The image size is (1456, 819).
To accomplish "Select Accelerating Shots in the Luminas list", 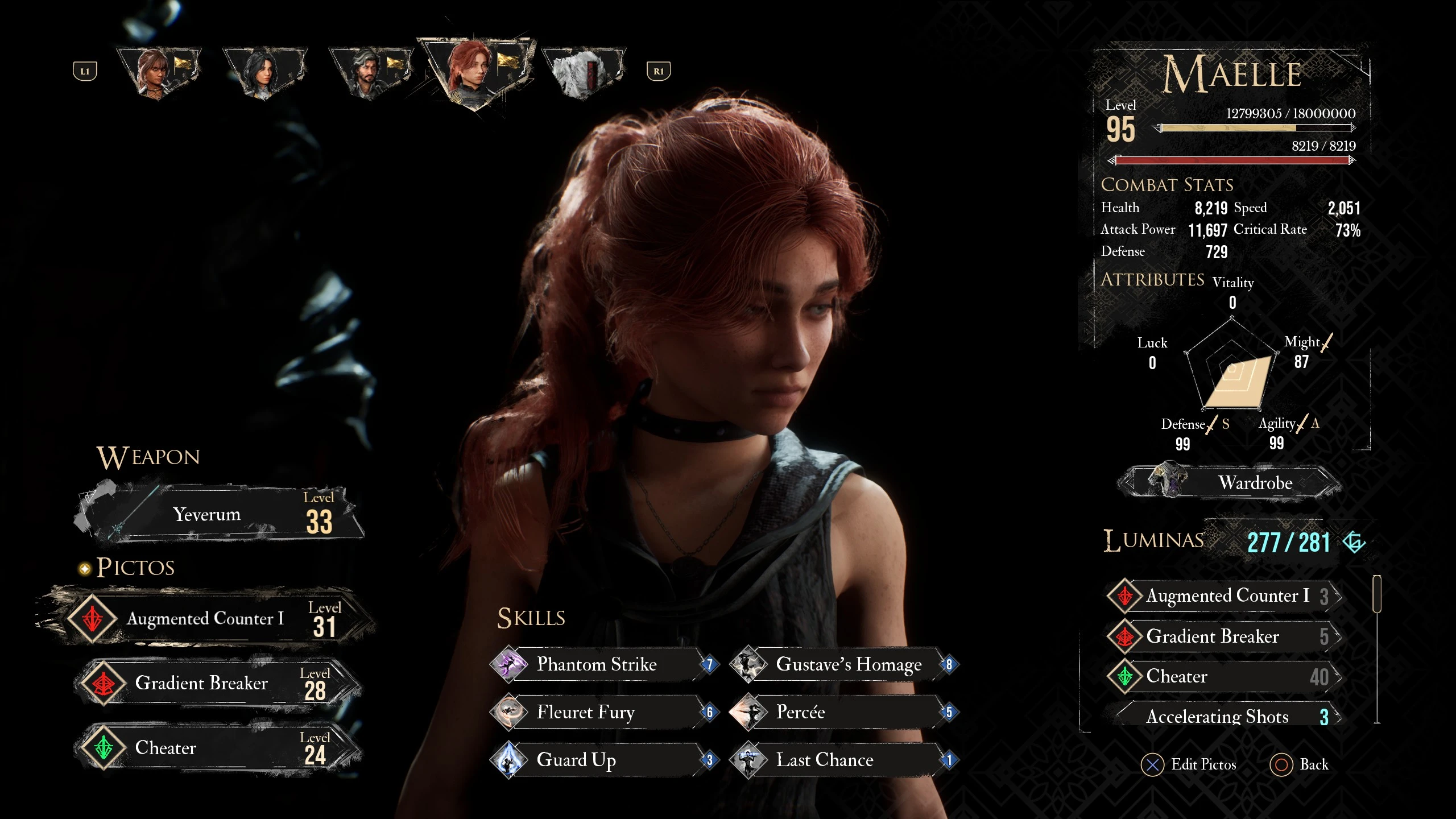I will point(1223,717).
